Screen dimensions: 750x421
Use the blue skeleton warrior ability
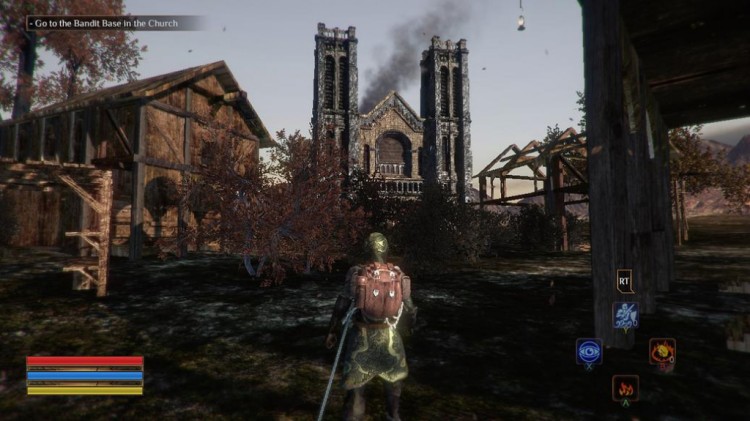coord(626,316)
